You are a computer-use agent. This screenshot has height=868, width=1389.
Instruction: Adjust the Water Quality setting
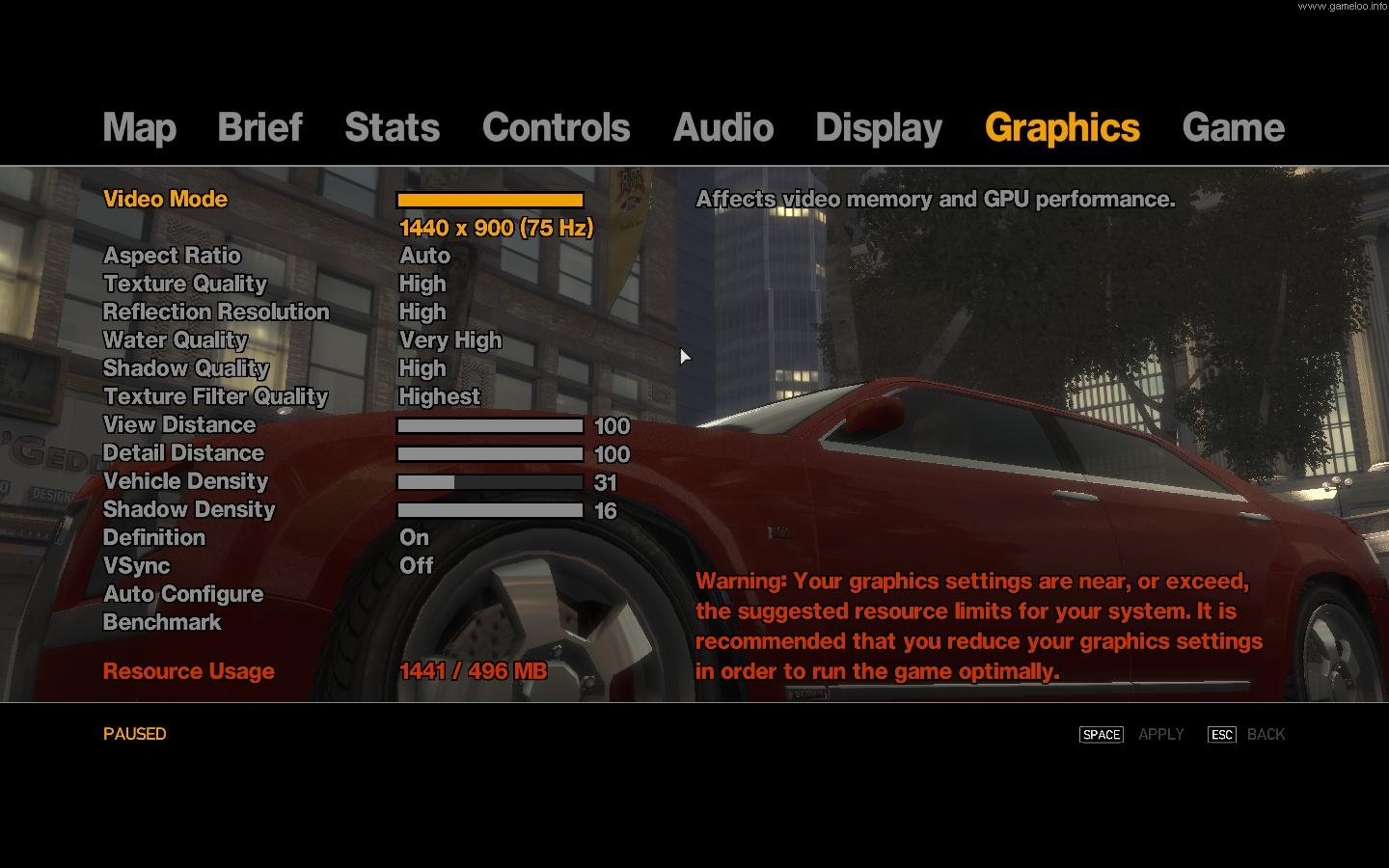click(x=175, y=340)
